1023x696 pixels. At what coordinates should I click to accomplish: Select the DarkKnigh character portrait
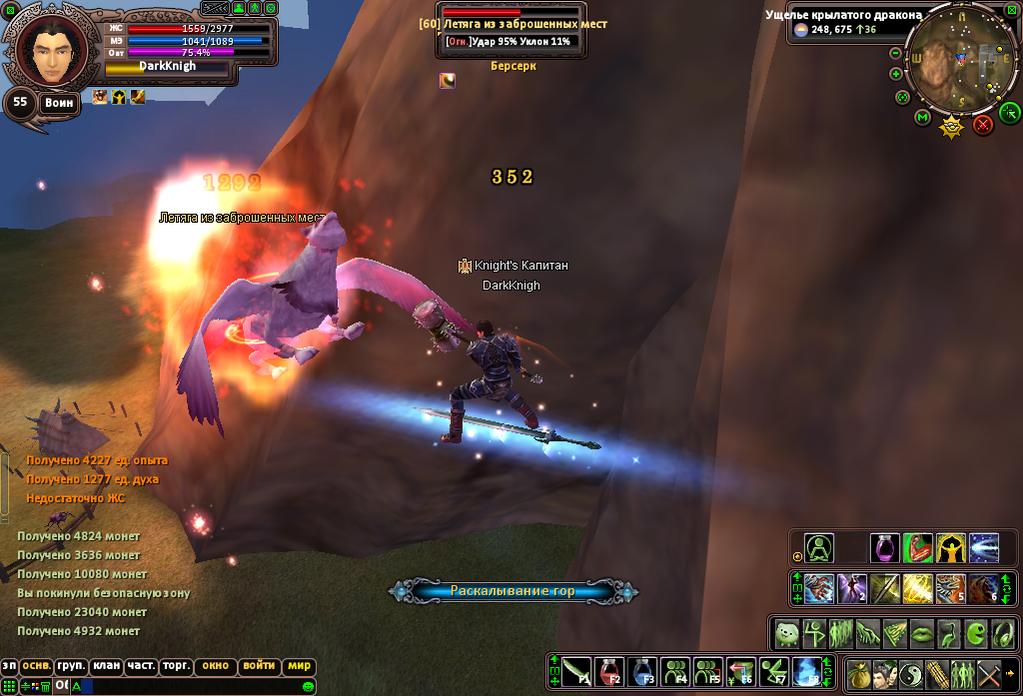(45, 52)
